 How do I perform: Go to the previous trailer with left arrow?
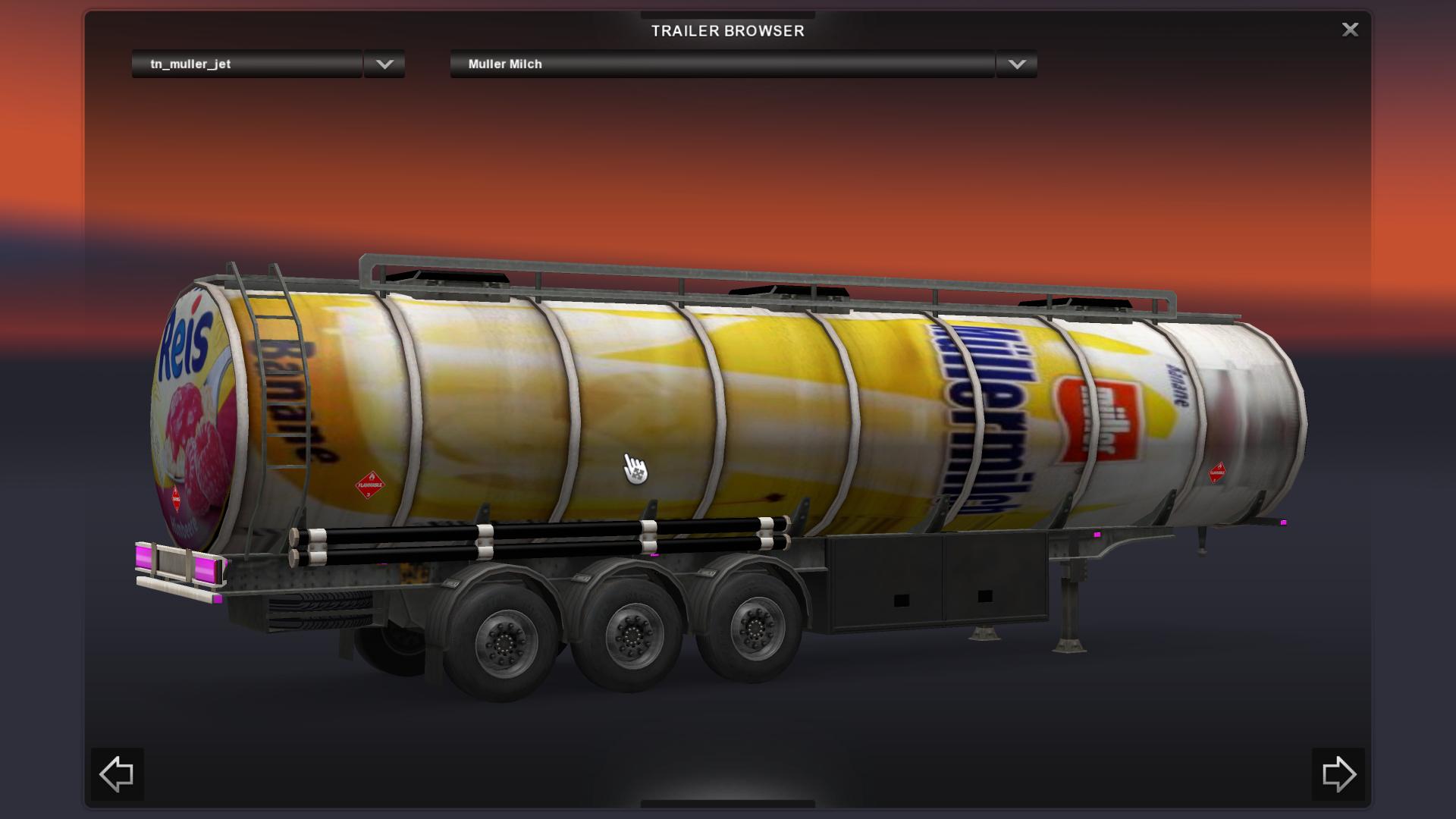tap(117, 774)
